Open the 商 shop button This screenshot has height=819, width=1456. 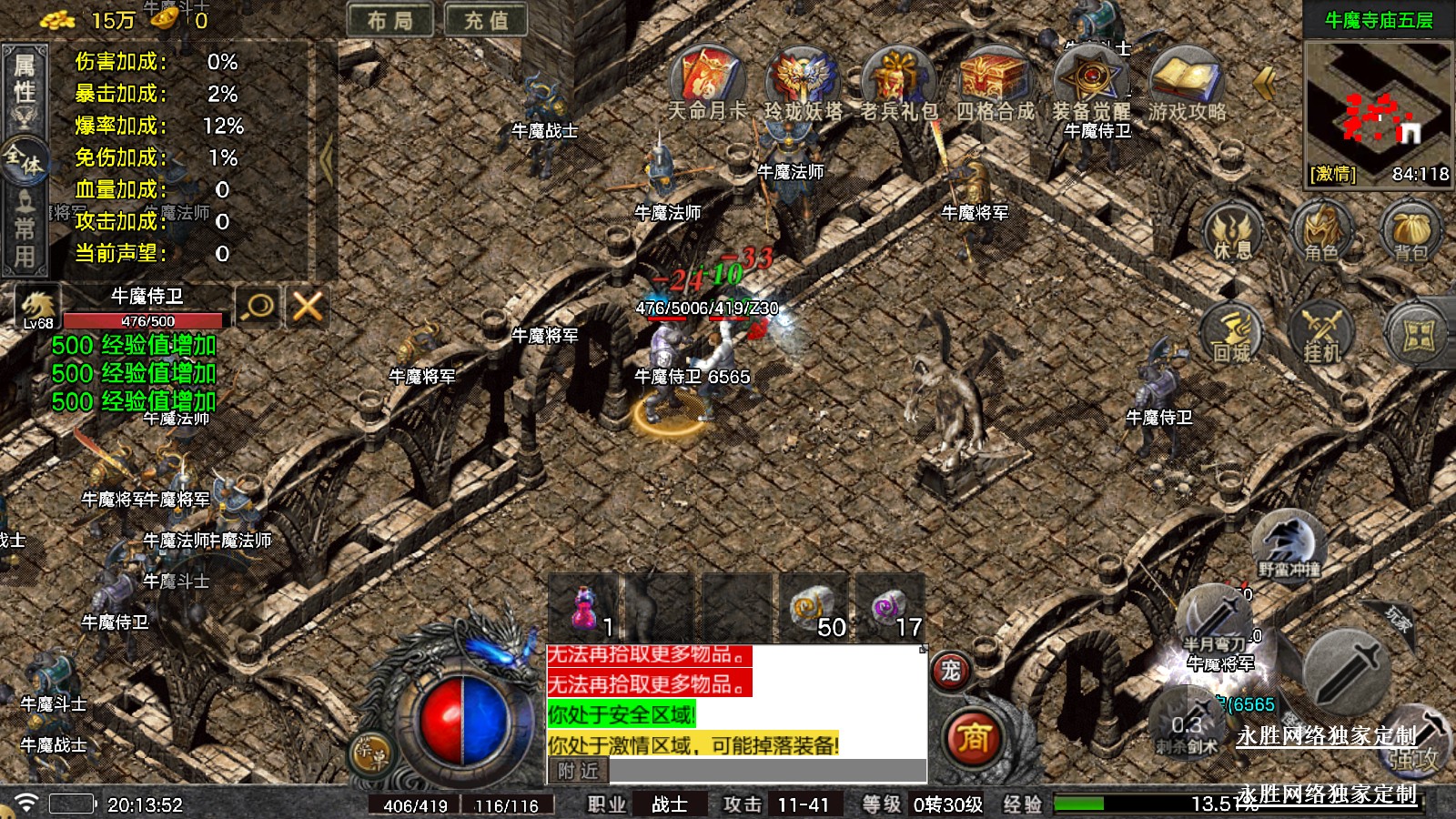click(973, 737)
